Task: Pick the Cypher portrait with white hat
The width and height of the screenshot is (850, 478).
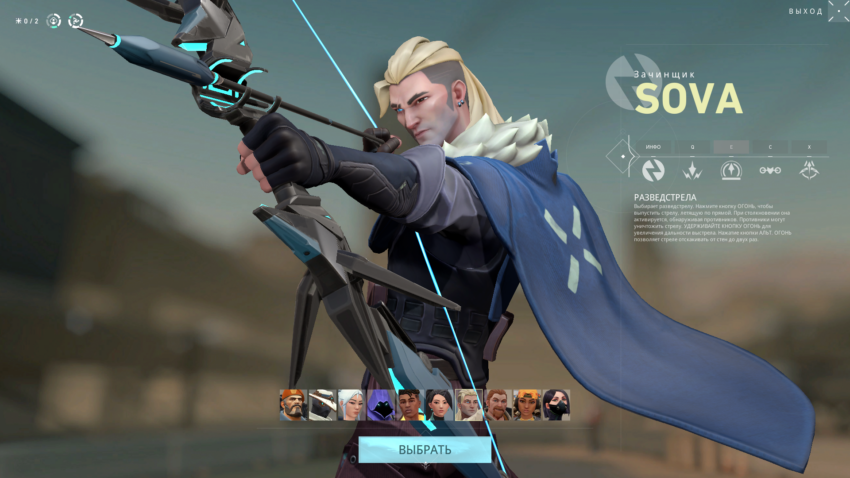Action: click(x=322, y=405)
